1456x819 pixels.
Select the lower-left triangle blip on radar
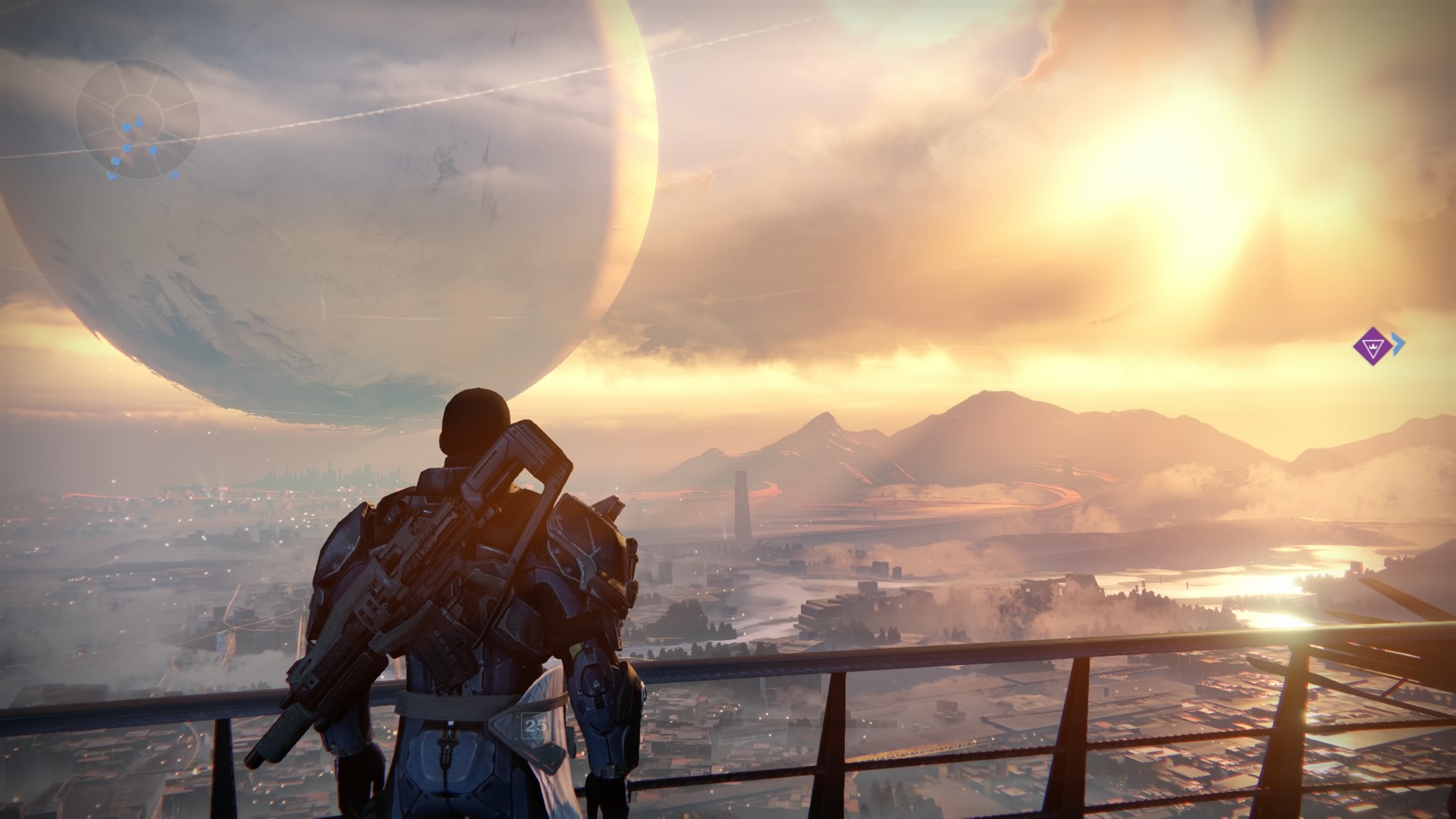pos(112,176)
